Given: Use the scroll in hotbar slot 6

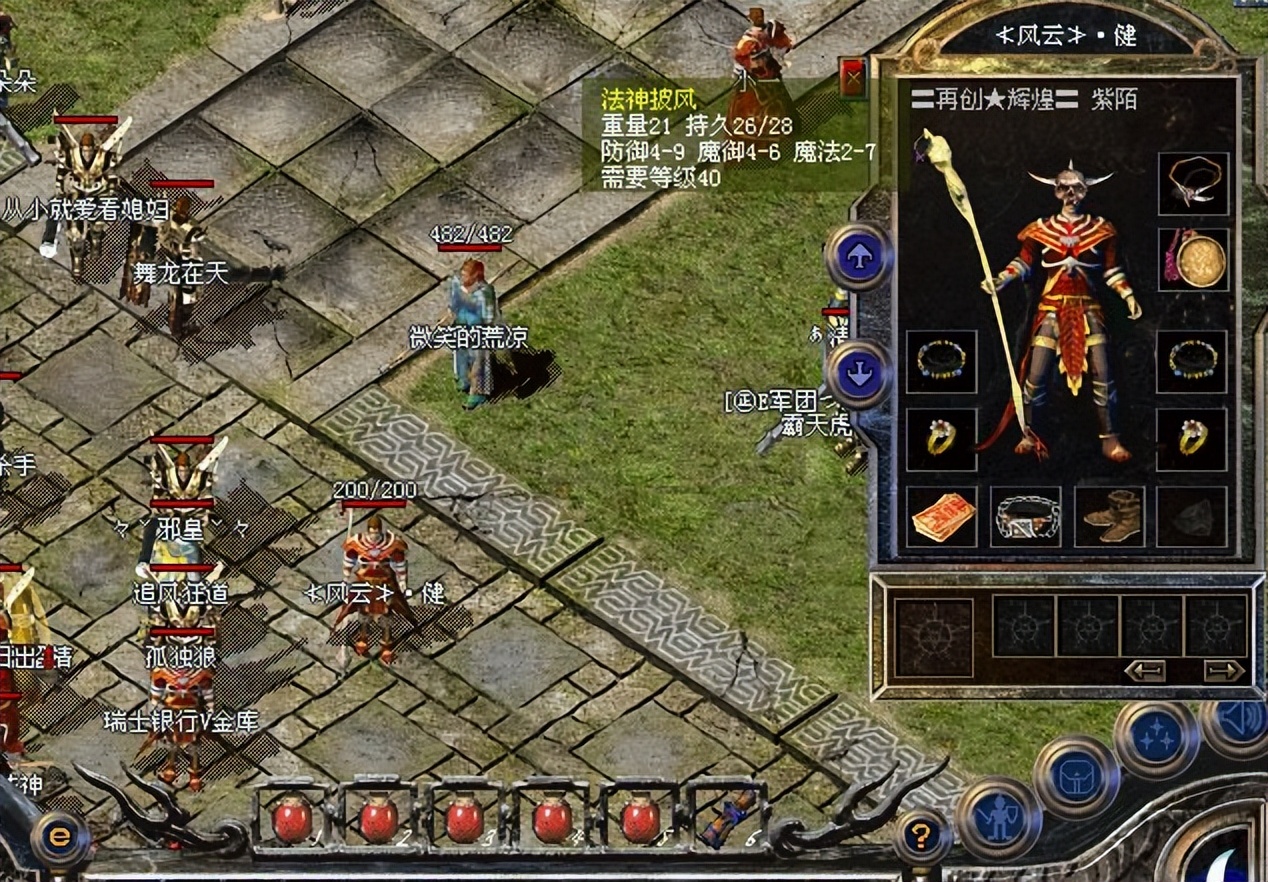Looking at the screenshot, I should click(729, 817).
